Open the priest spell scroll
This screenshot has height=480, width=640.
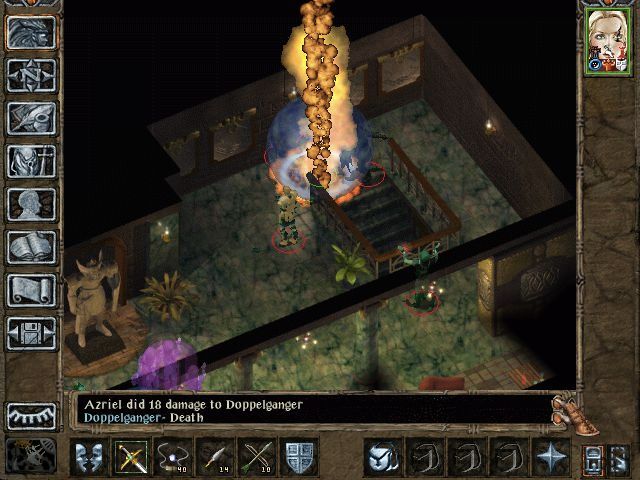(31, 290)
